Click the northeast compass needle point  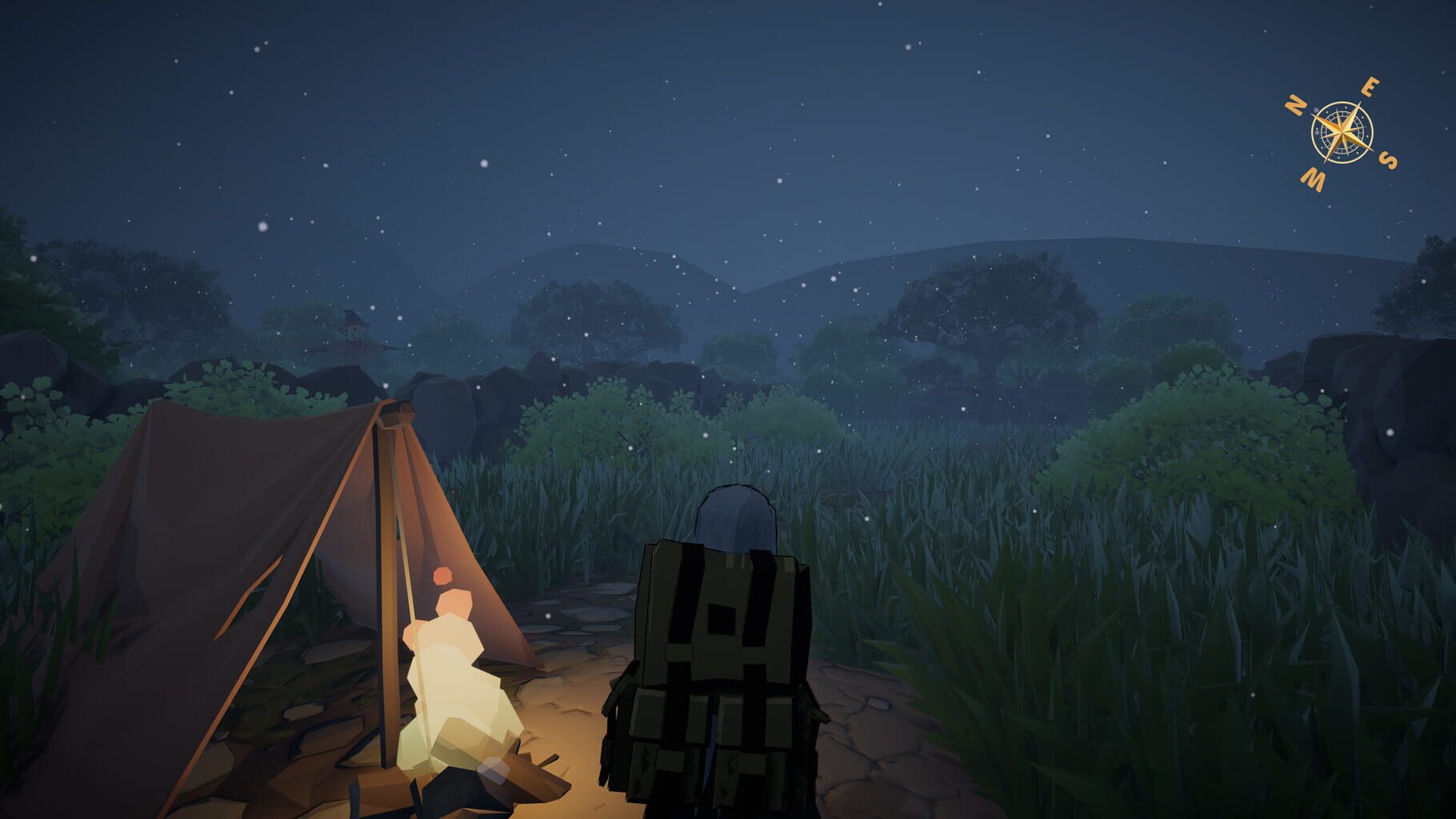pos(1362,102)
